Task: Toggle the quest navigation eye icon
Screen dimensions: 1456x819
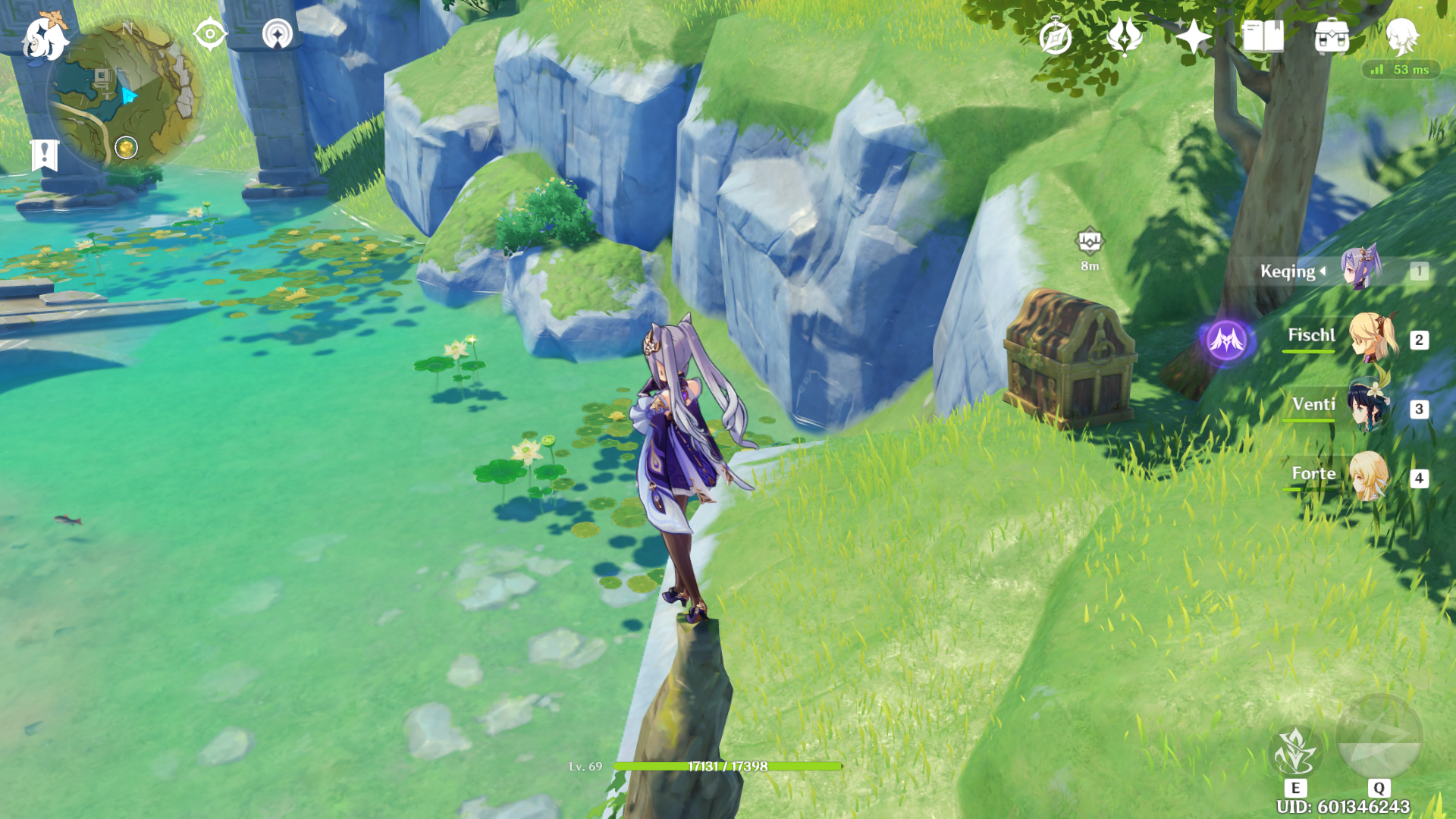Action: click(x=210, y=33)
